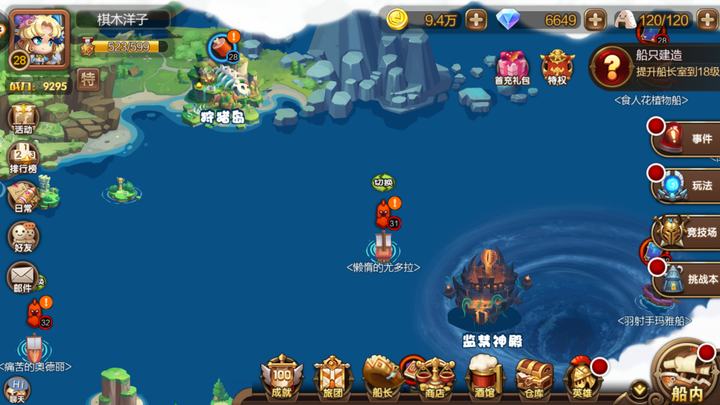The image size is (720, 405).
Task: Open the 商店 shop
Action: (x=435, y=378)
